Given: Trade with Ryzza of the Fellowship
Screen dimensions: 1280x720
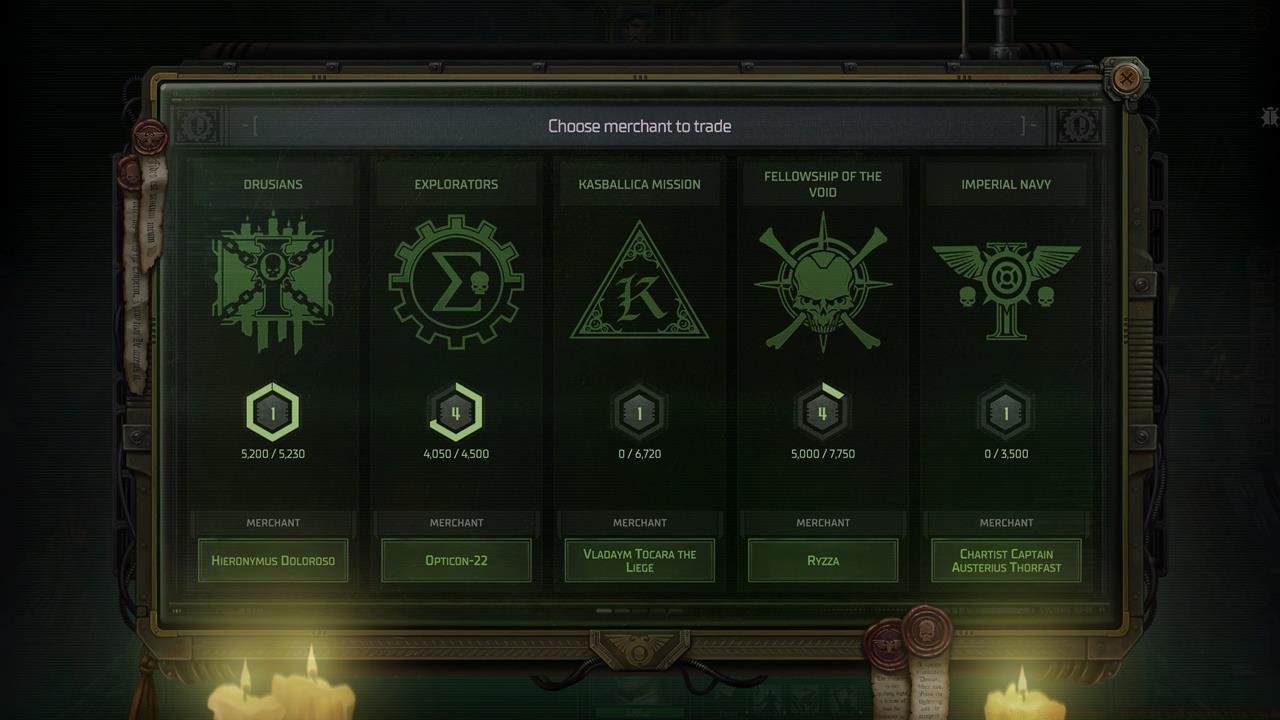Looking at the screenshot, I should coord(823,561).
